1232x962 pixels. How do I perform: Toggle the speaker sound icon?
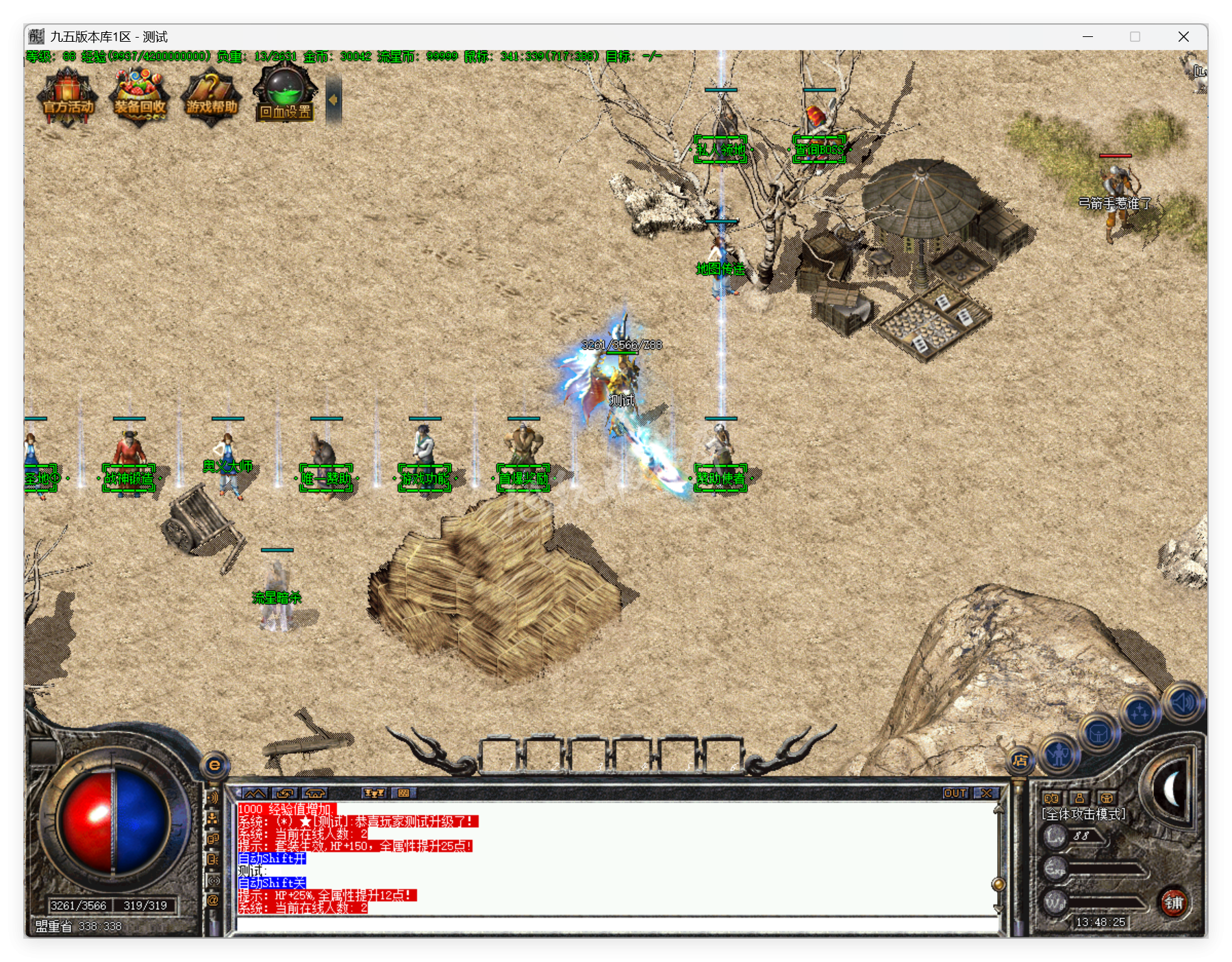point(1182,702)
